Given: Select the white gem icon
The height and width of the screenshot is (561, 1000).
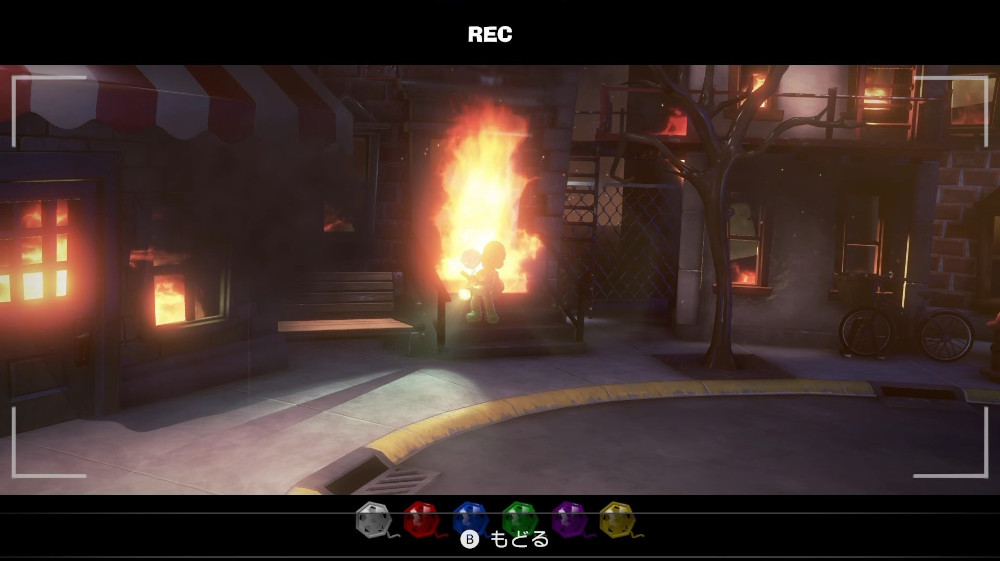Looking at the screenshot, I should (372, 518).
